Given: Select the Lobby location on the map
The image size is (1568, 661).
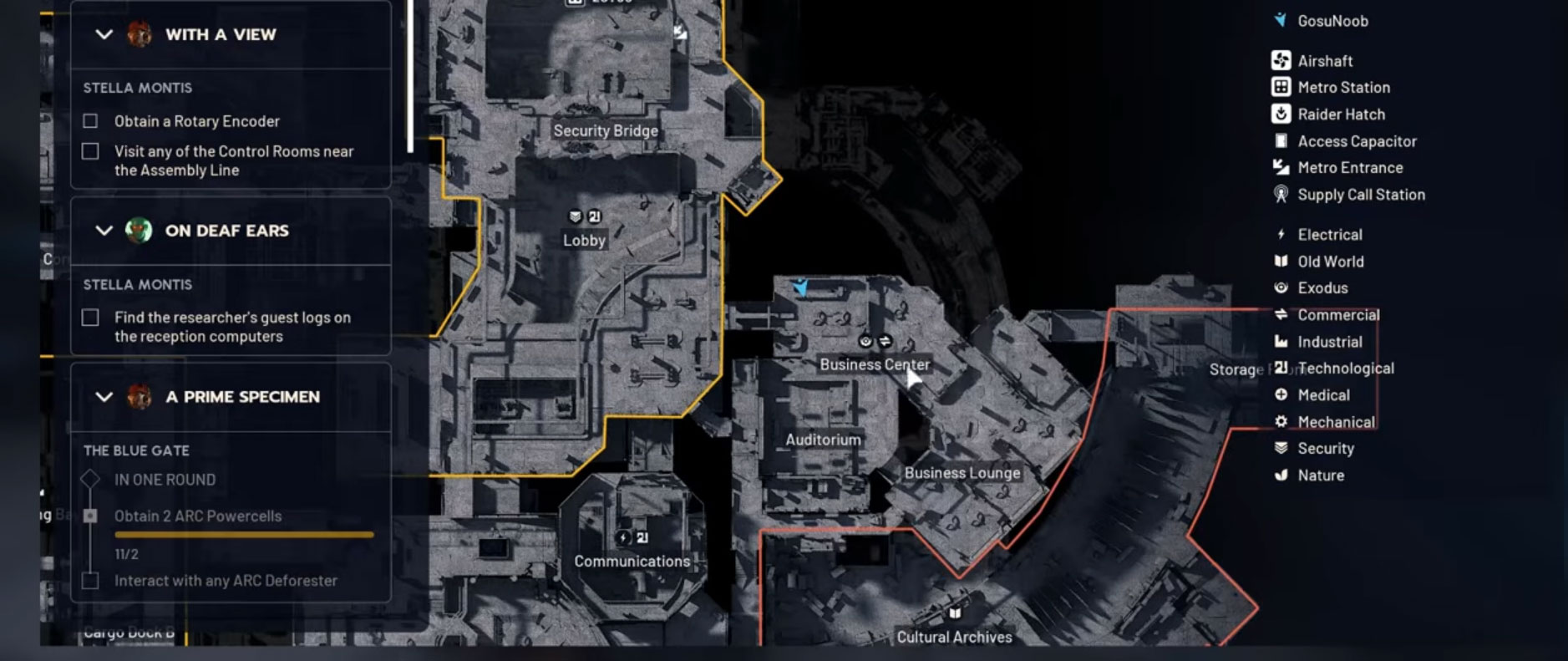Looking at the screenshot, I should [x=584, y=240].
